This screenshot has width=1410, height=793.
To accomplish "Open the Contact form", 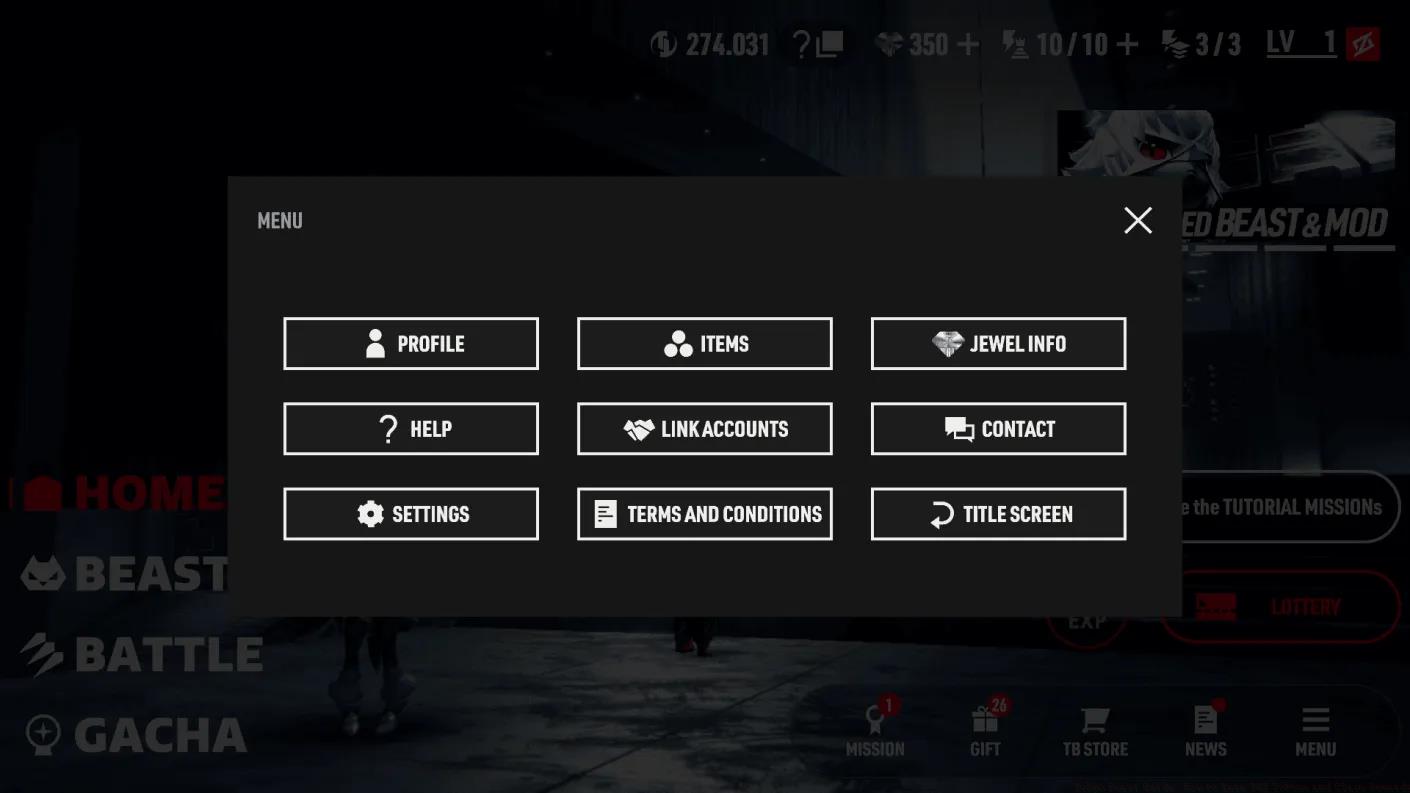I will click(998, 429).
